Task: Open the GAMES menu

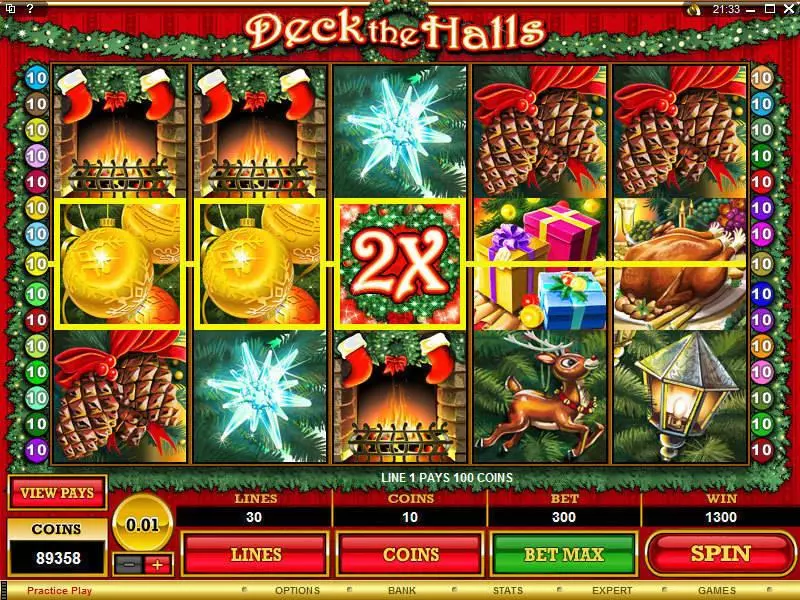Action: (717, 591)
